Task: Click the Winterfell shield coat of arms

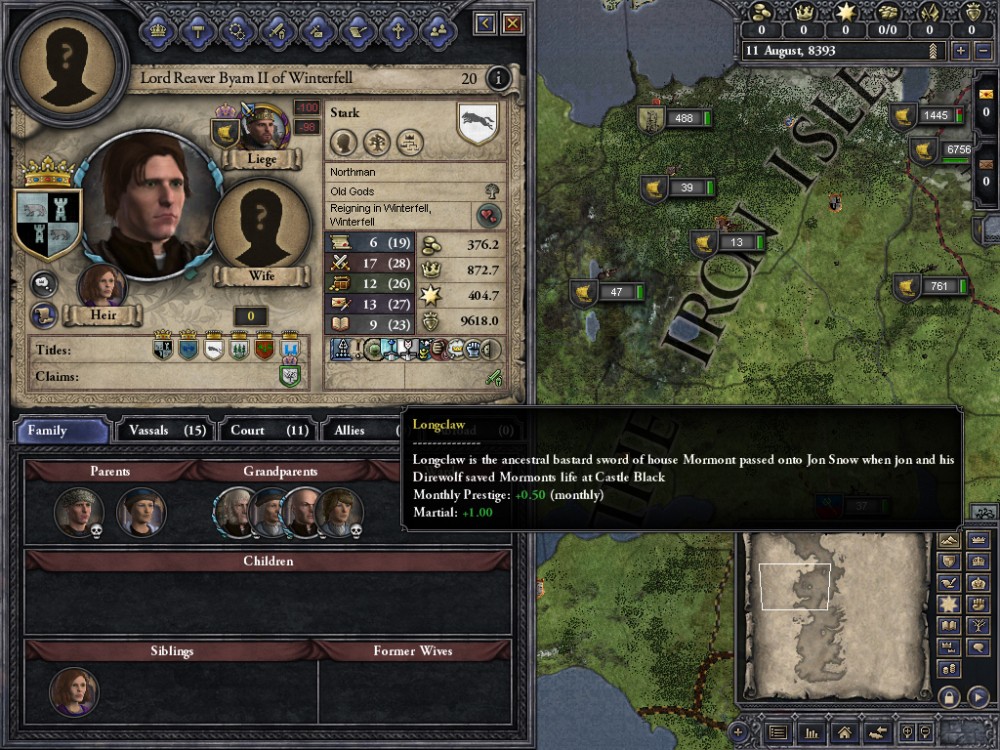Action: (48, 219)
